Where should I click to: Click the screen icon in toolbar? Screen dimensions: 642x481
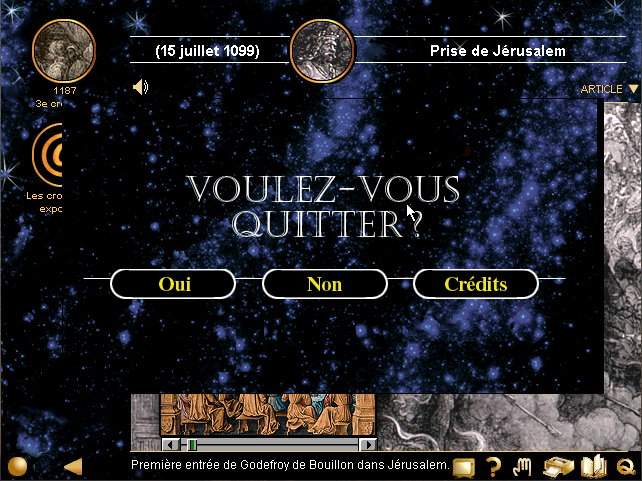pos(464,466)
